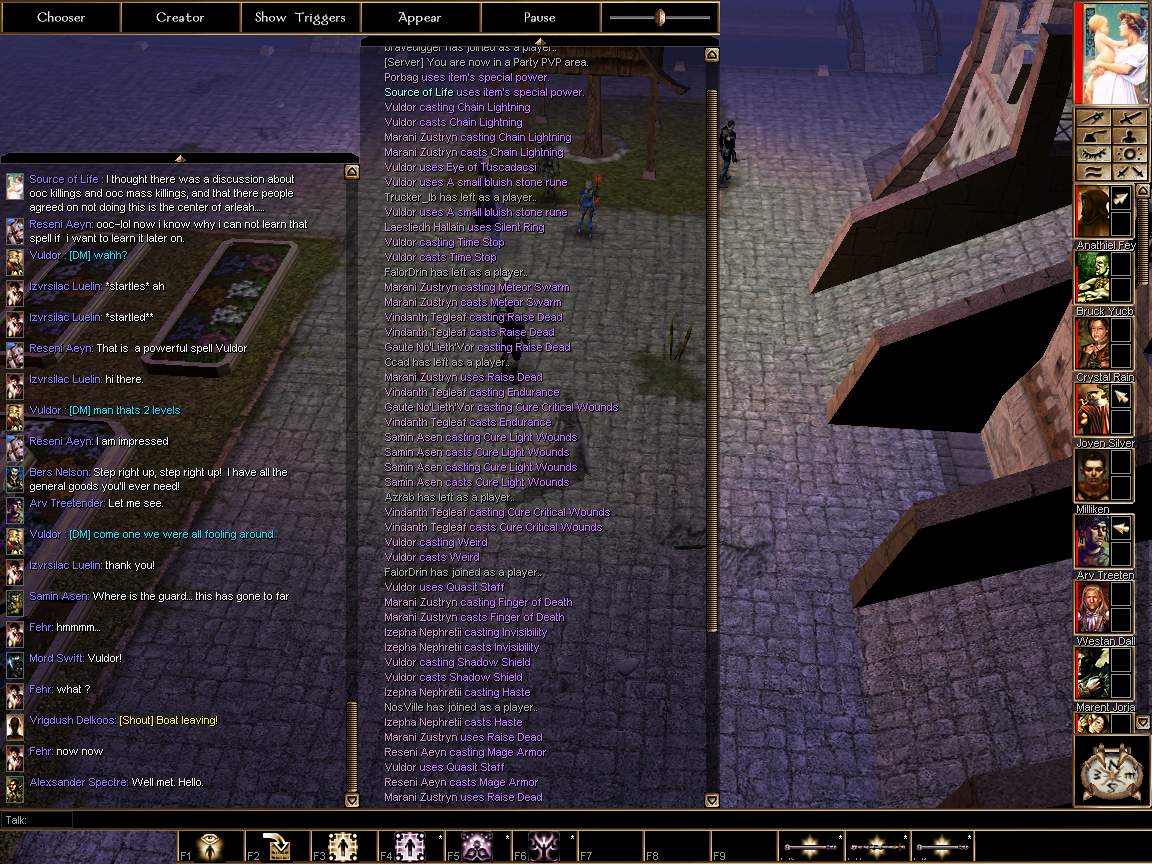Use the F2 arrow quickslot

278,846
